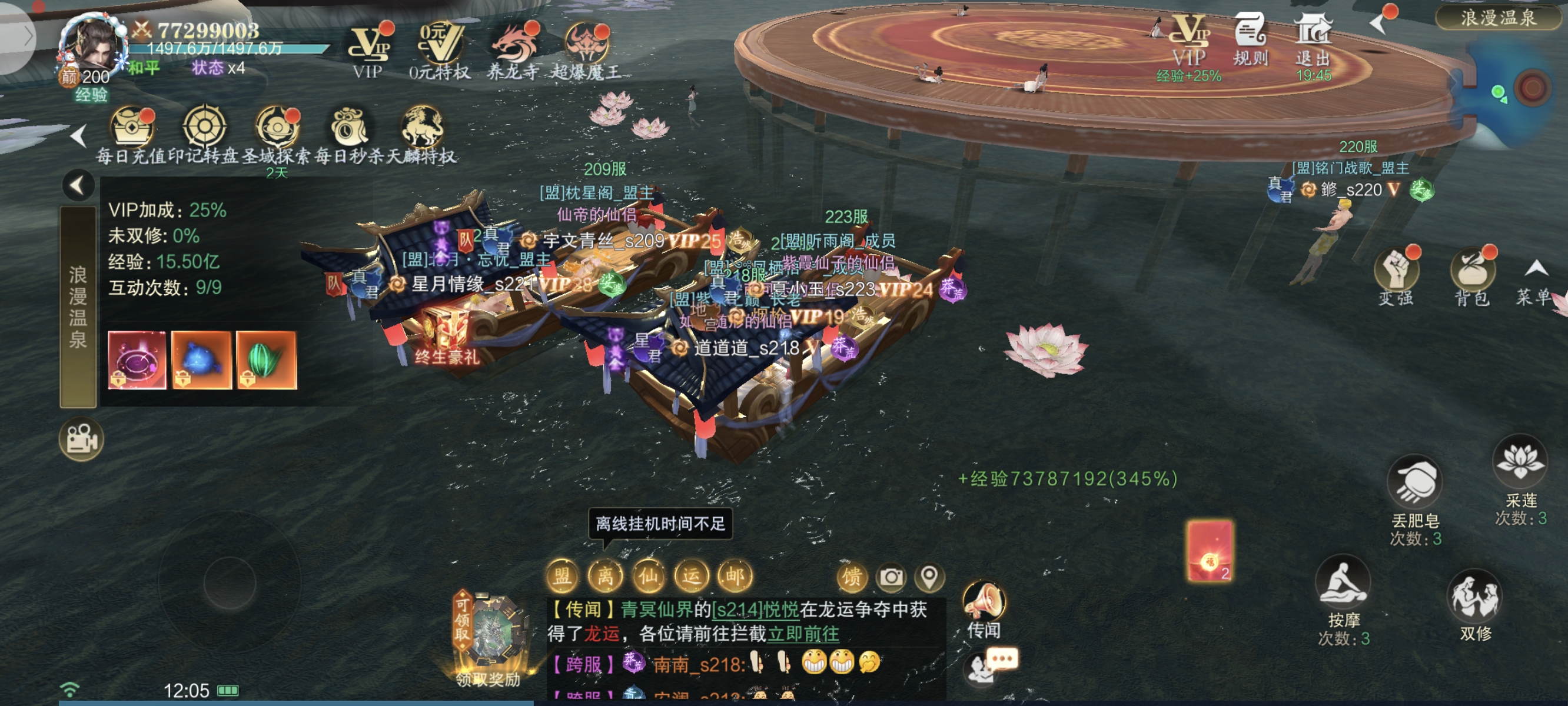Image resolution: width=1568 pixels, height=706 pixels.
Task: Throw soap with 丢肥皂
Action: pyautogui.click(x=1414, y=487)
